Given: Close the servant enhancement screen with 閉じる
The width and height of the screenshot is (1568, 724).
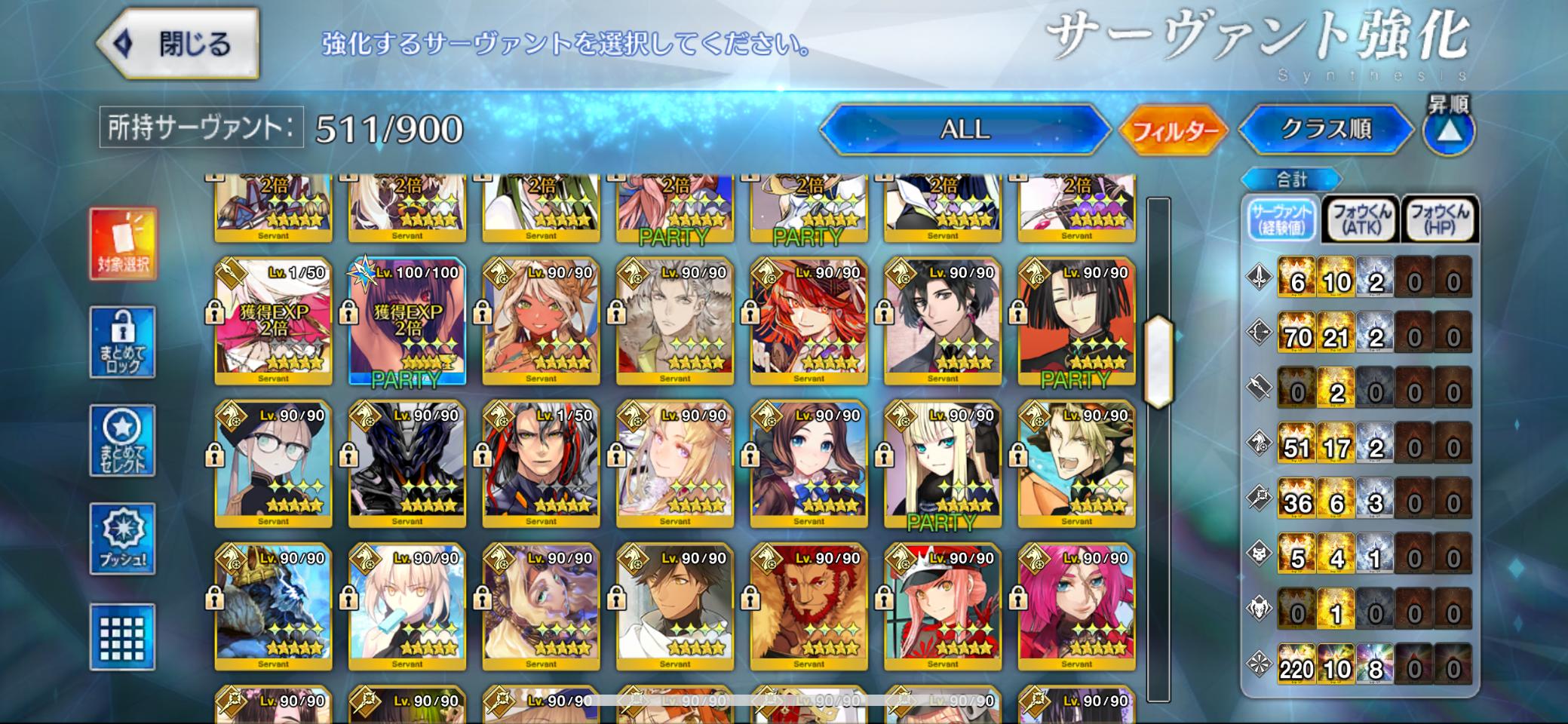Looking at the screenshot, I should coord(179,44).
